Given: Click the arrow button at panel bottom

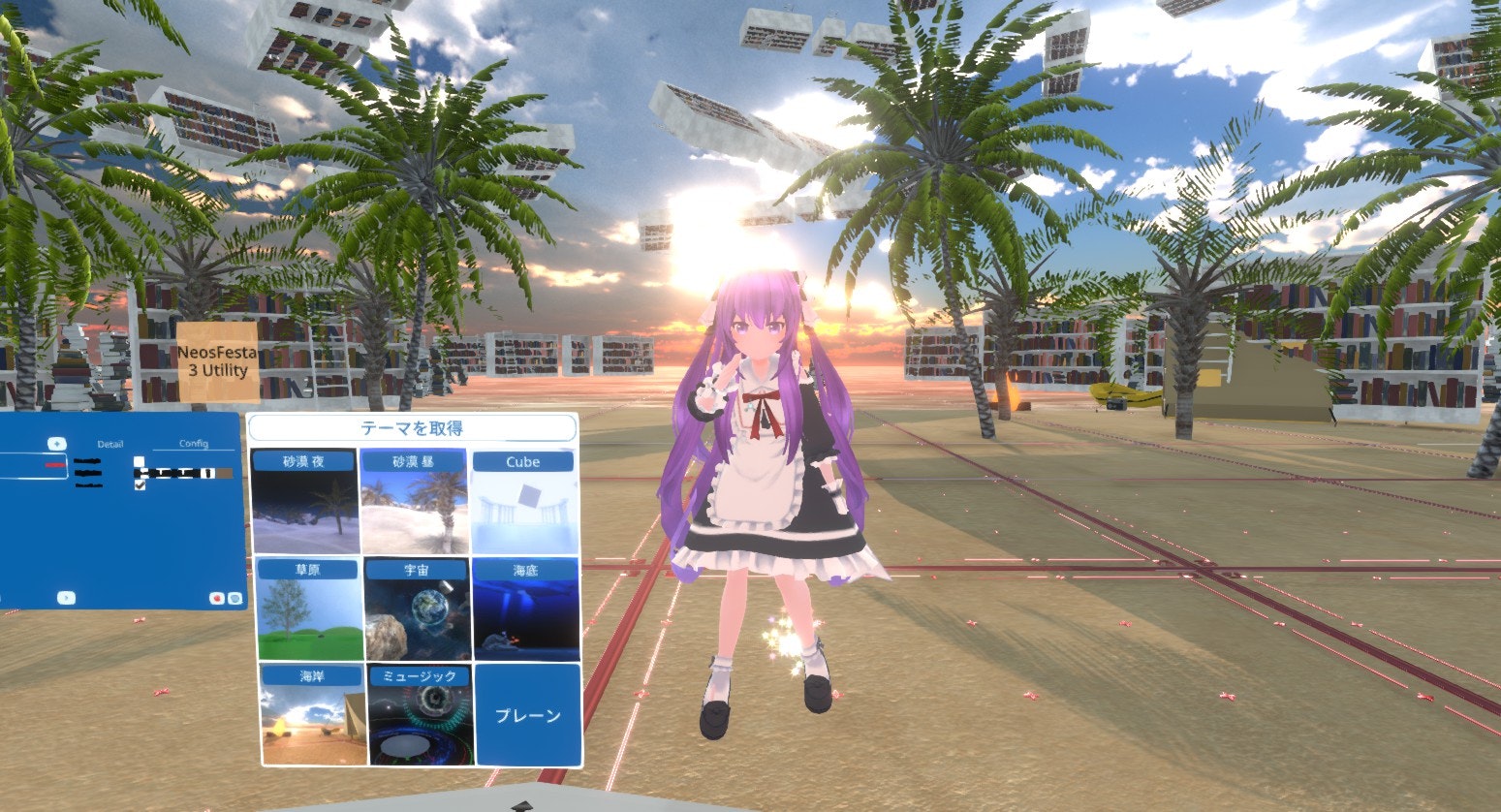Looking at the screenshot, I should click(x=66, y=598).
